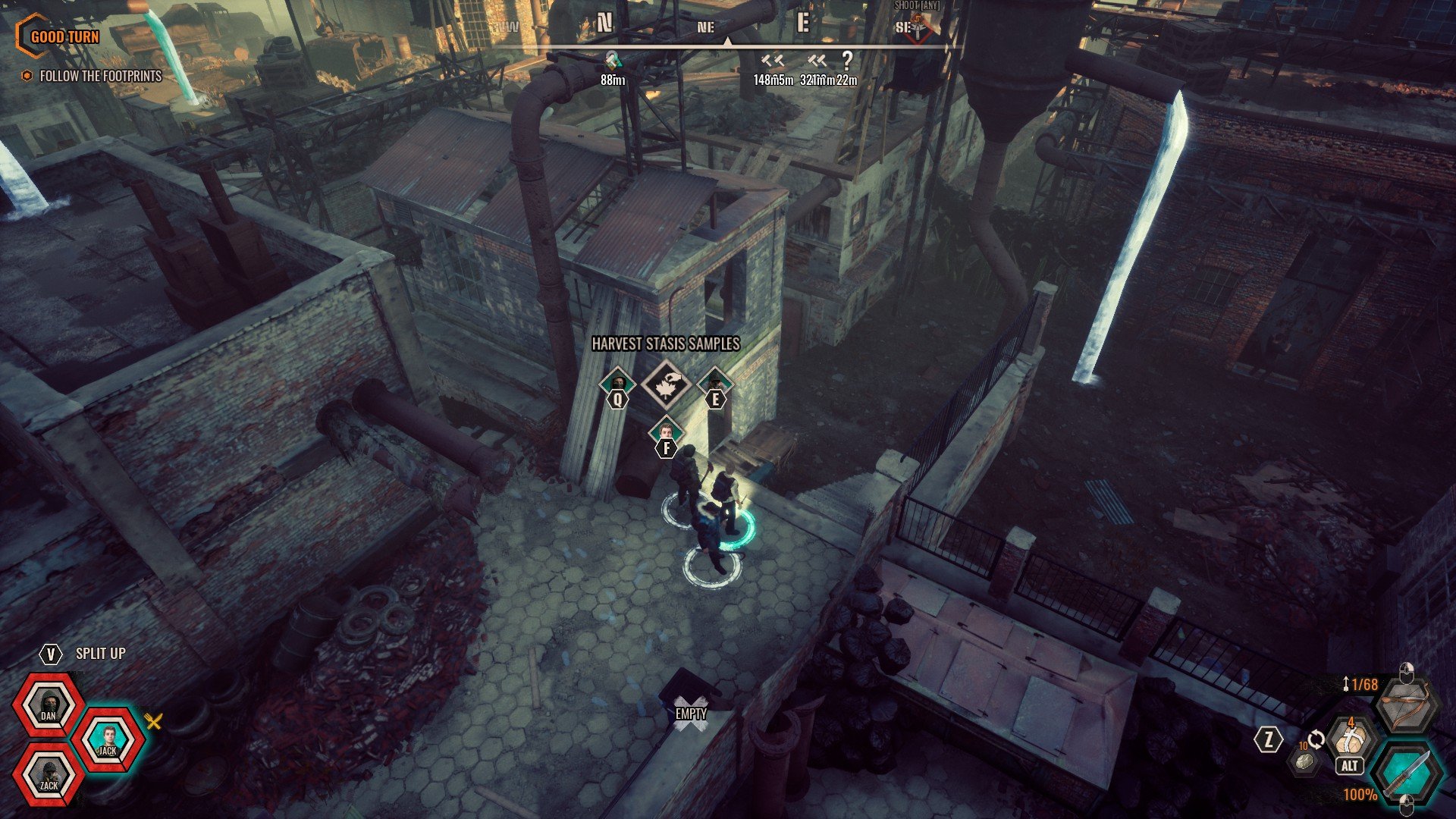Click the Split Up command label
The image size is (1456, 819).
pyautogui.click(x=100, y=654)
